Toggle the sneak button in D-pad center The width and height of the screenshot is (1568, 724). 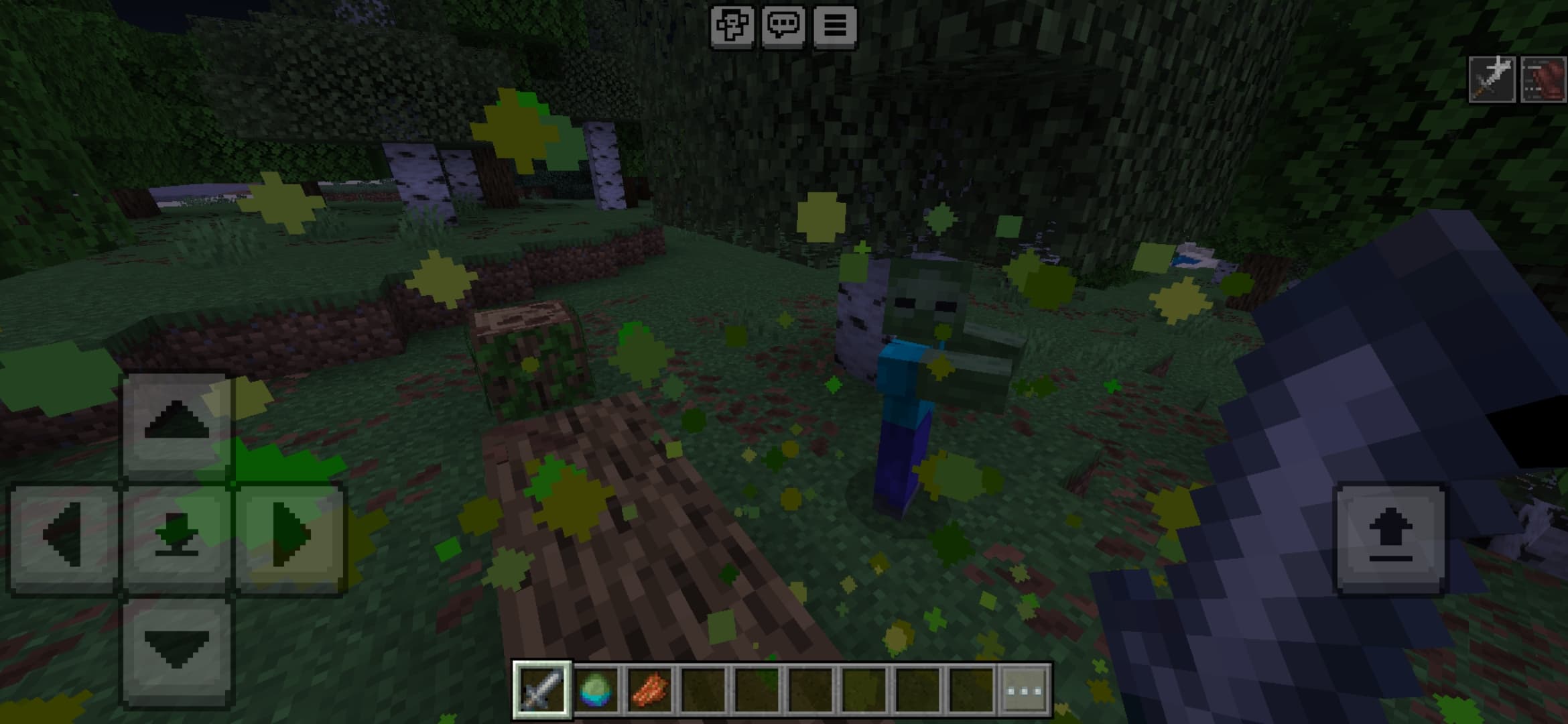coord(176,537)
